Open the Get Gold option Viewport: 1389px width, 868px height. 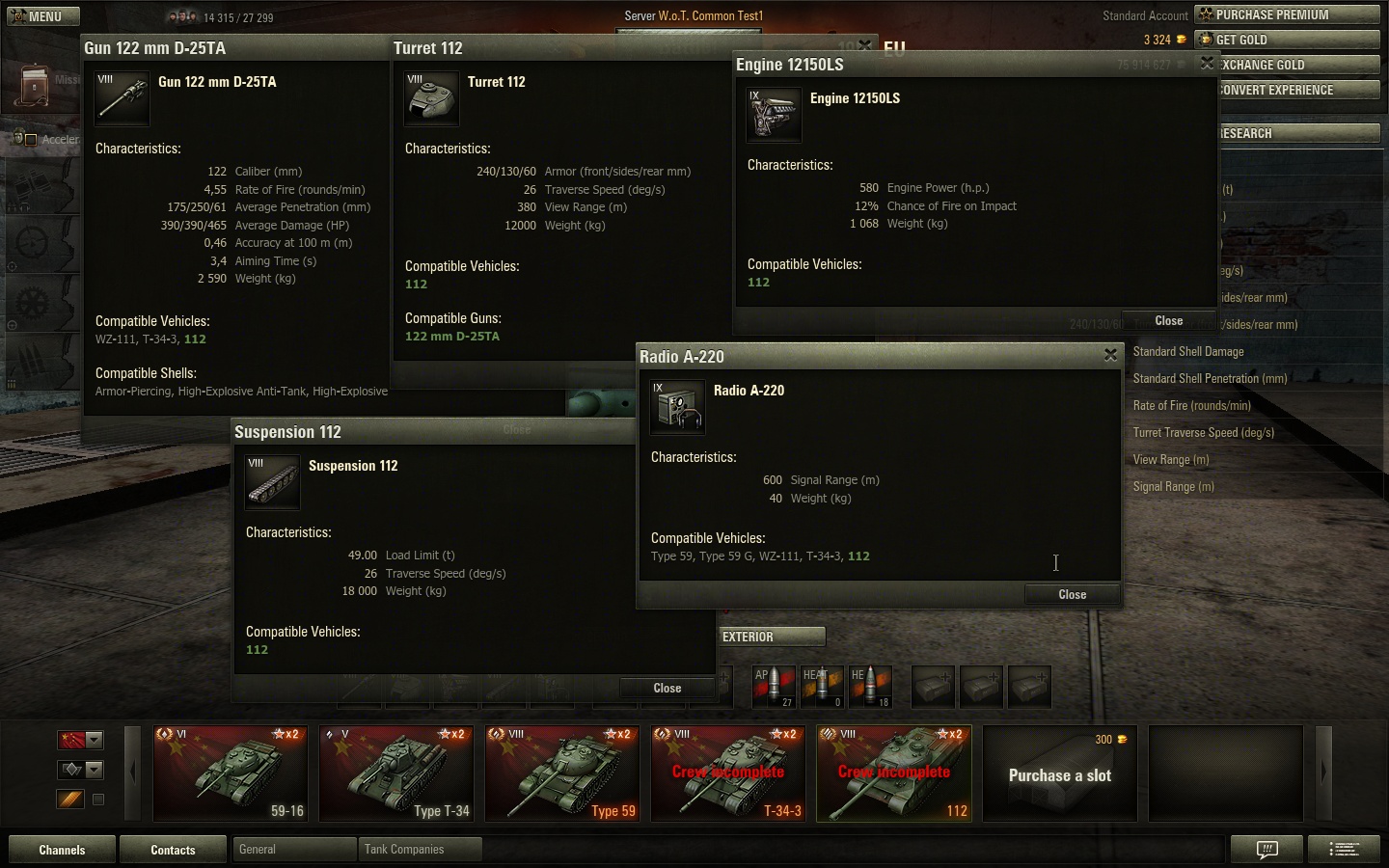click(x=1287, y=40)
